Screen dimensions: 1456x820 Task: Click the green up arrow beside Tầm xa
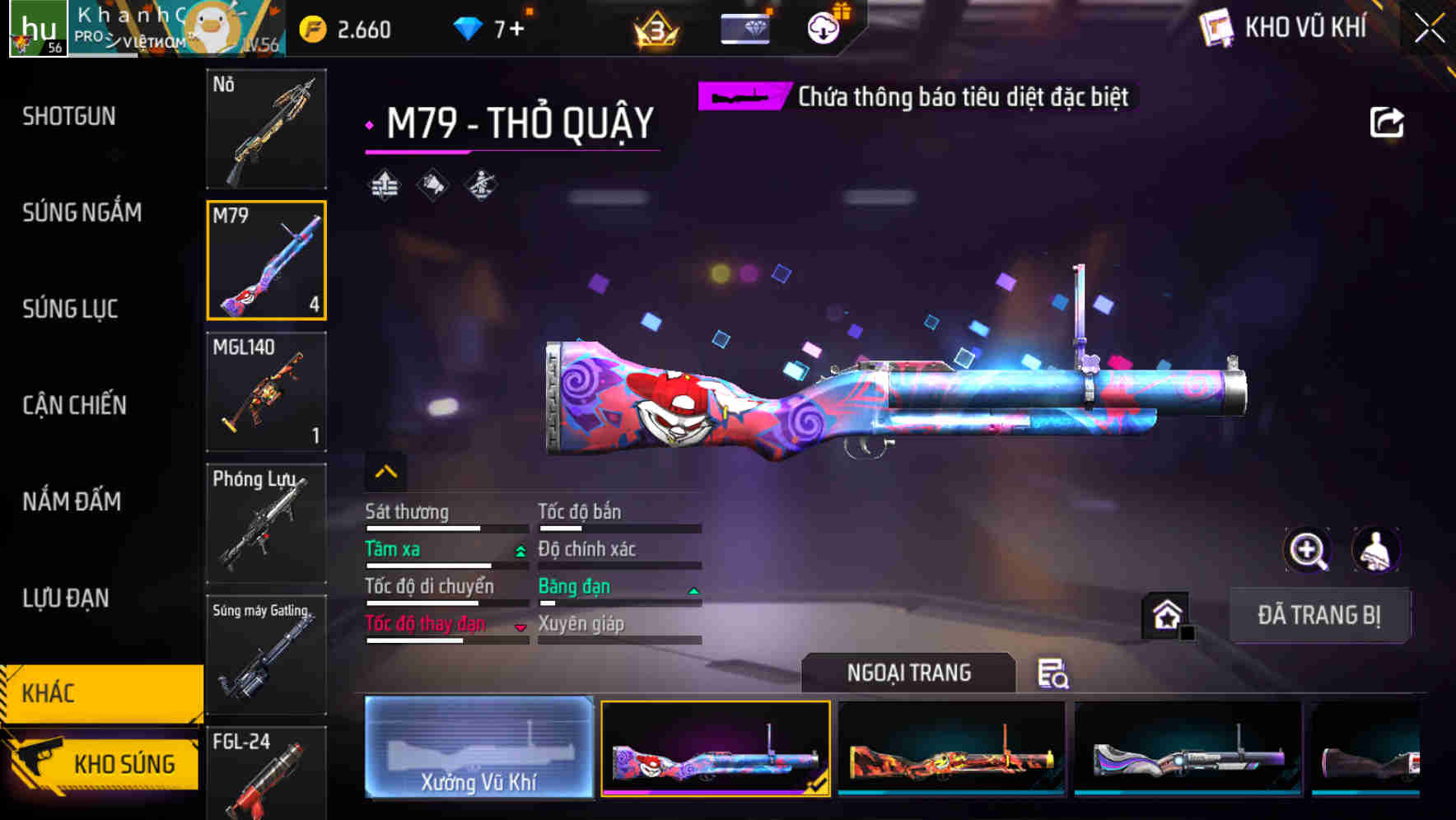click(x=519, y=549)
